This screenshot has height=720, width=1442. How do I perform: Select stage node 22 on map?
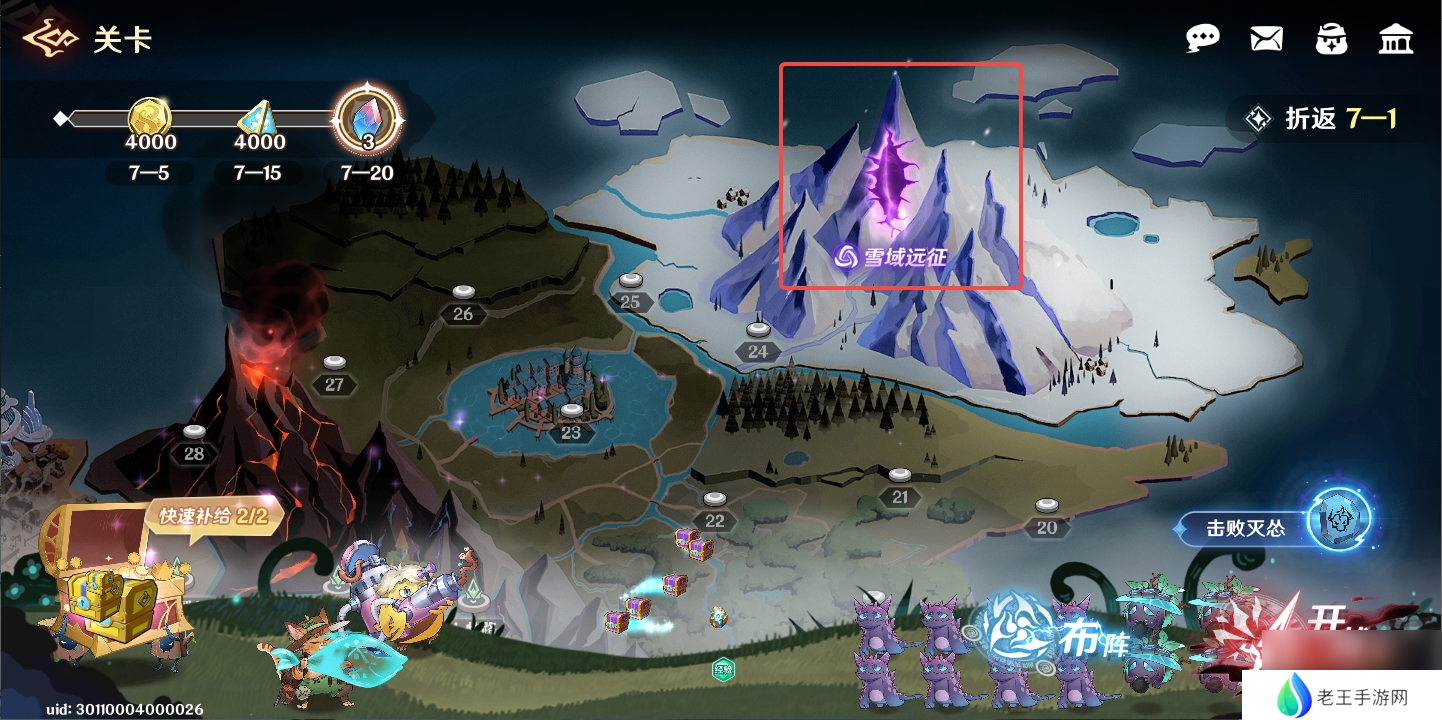(x=714, y=512)
